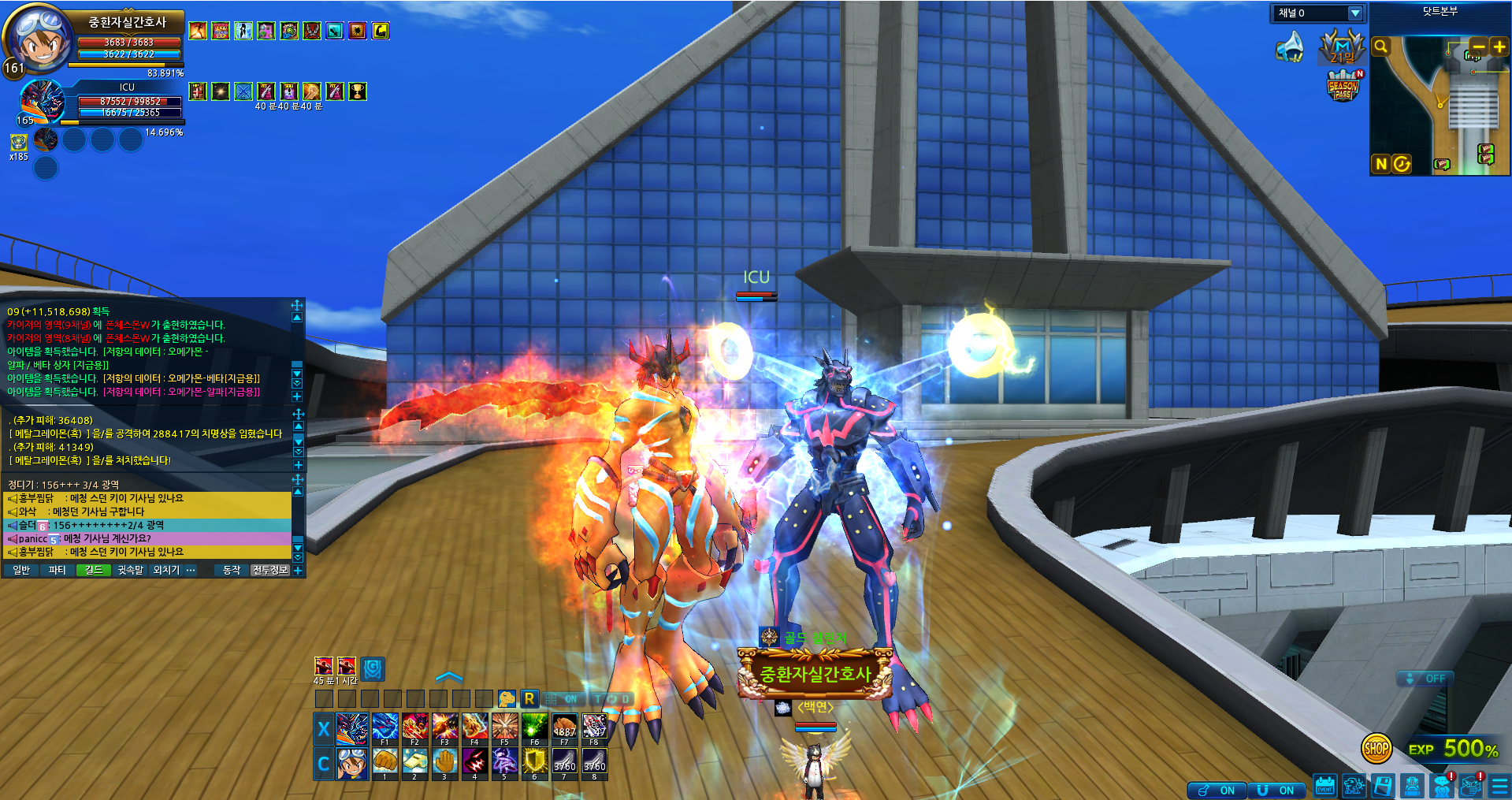Switch to the 파티 chat tab
This screenshot has width=1512, height=800.
pos(58,570)
